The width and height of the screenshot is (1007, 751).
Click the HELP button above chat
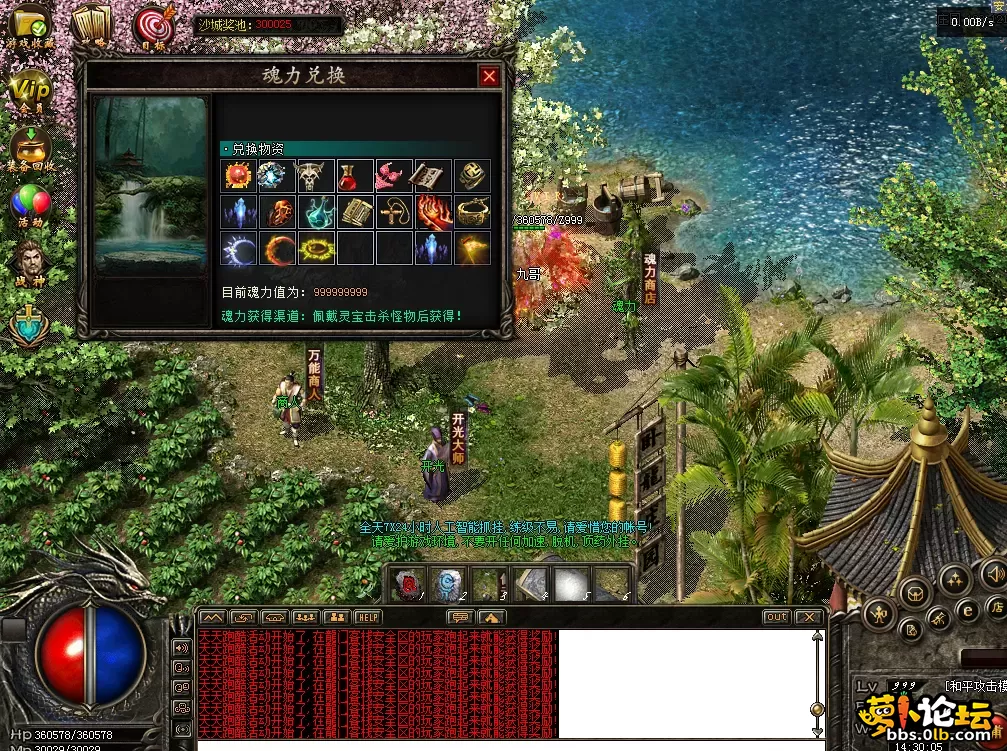pyautogui.click(x=368, y=617)
